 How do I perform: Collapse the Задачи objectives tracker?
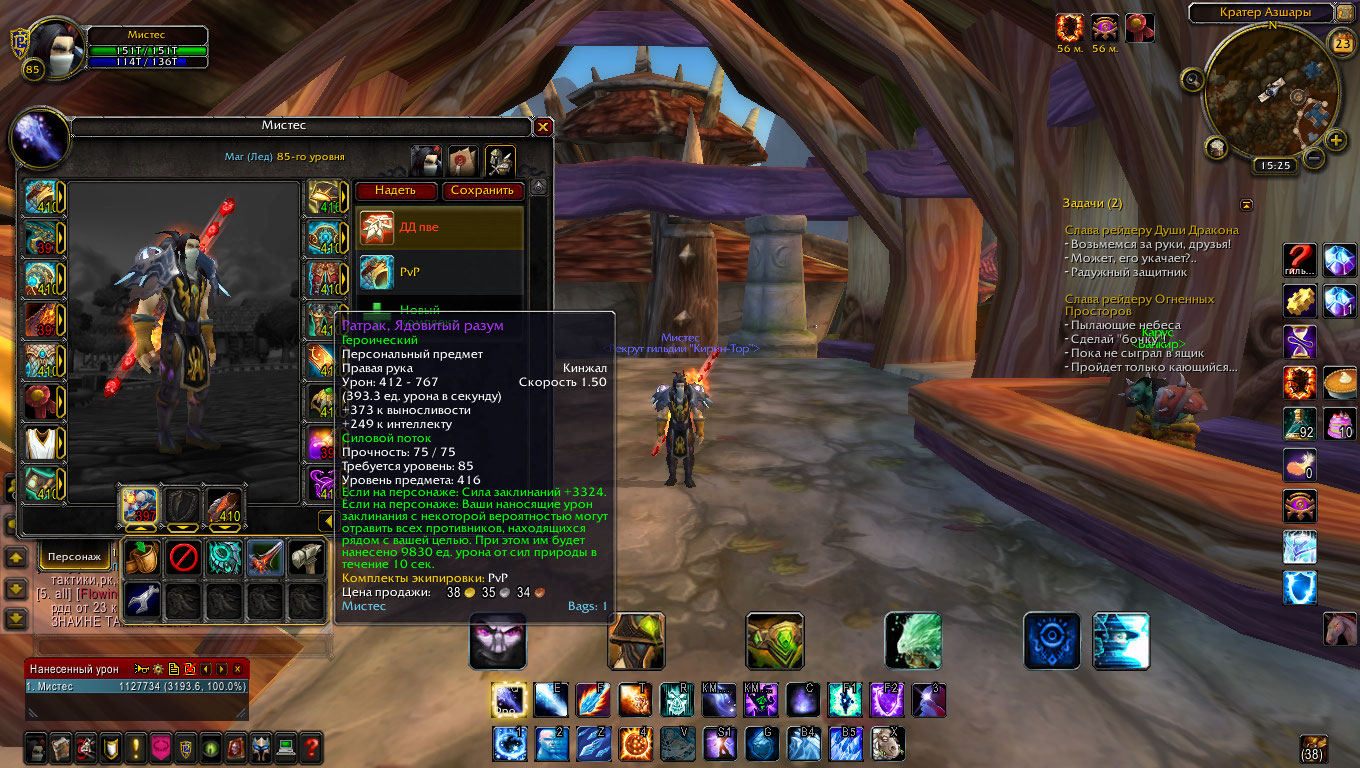coord(1246,204)
